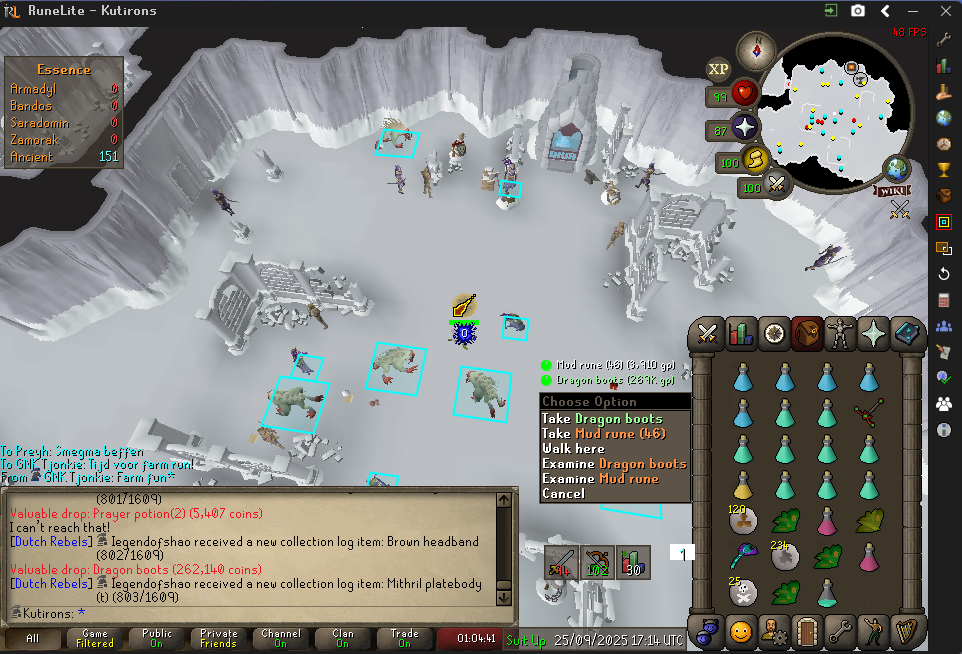Show the Trade chat tab
Screen dimensions: 962x654
coord(405,638)
